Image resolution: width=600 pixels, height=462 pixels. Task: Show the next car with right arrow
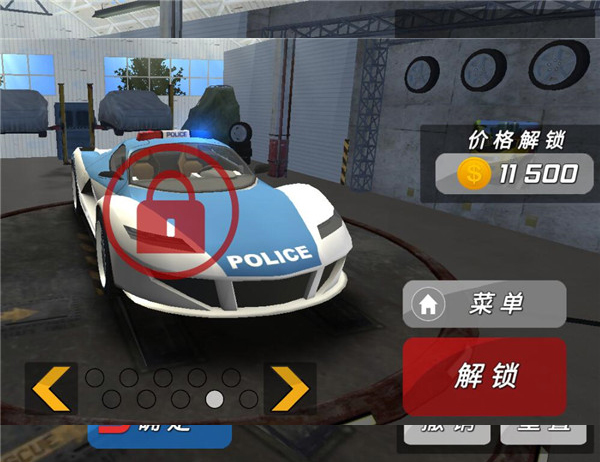(289, 389)
